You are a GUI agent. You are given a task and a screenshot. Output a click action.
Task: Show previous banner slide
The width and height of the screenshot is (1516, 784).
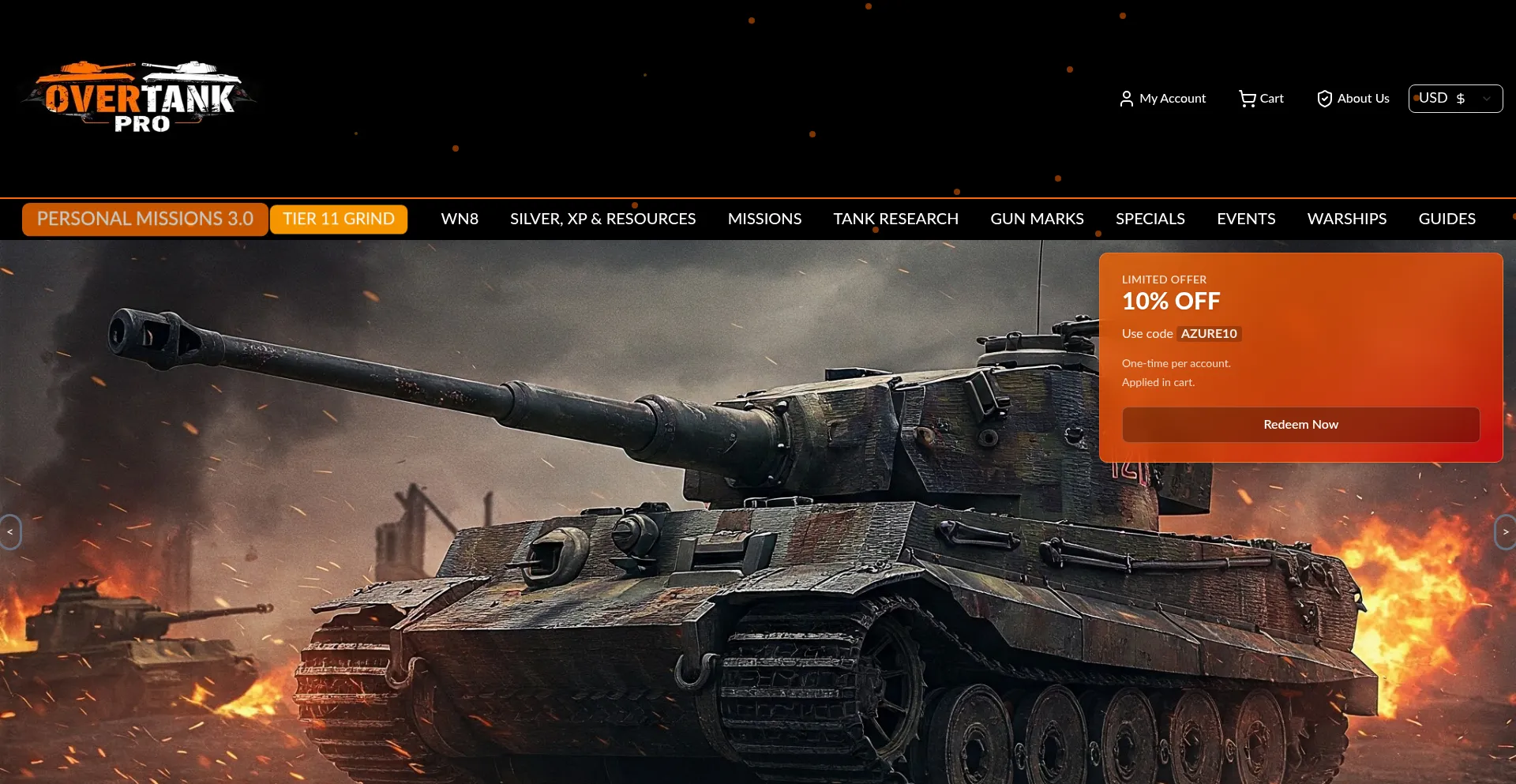coord(10,532)
